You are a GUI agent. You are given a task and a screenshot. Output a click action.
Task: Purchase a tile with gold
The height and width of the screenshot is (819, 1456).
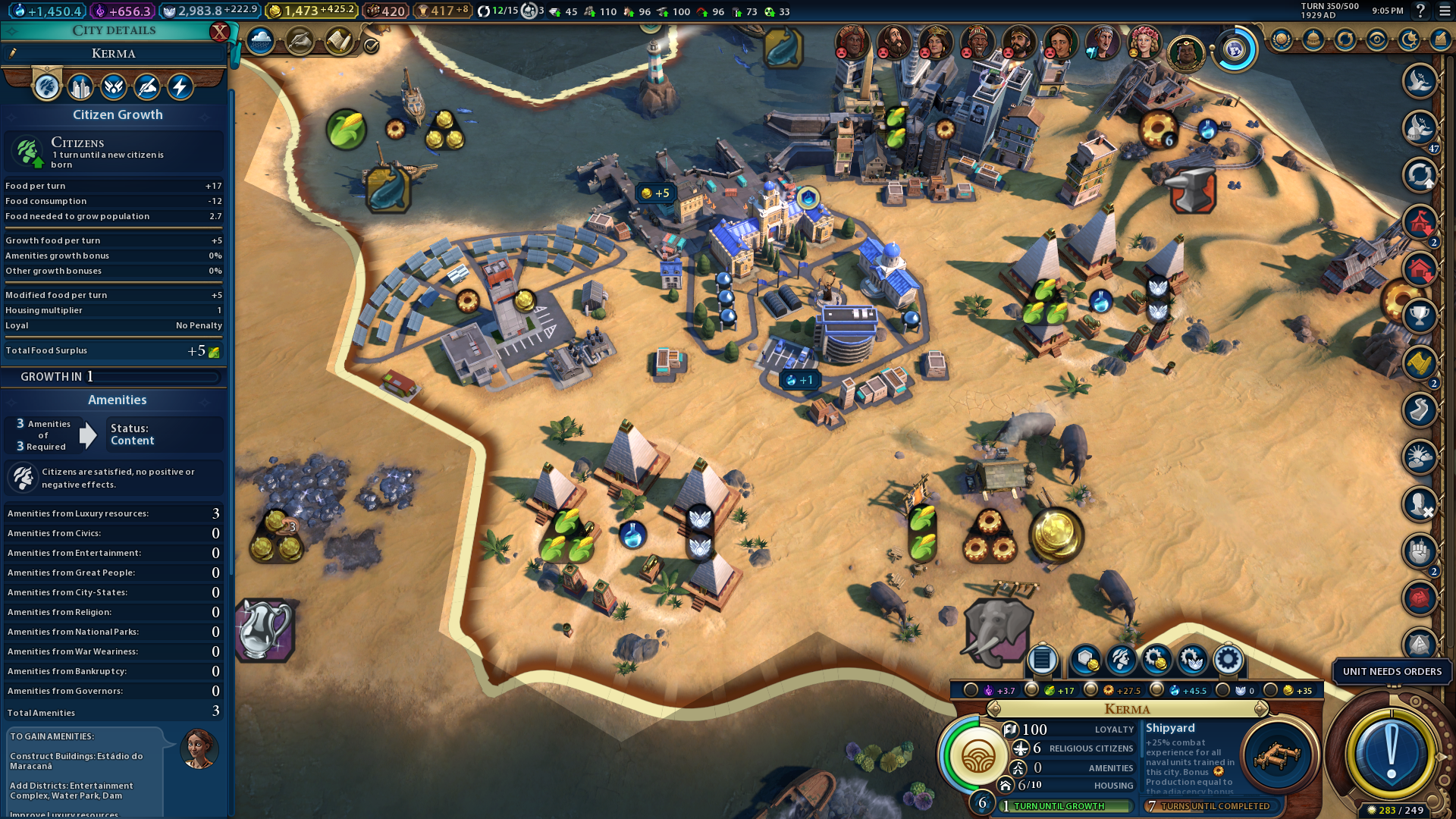pos(1085,660)
